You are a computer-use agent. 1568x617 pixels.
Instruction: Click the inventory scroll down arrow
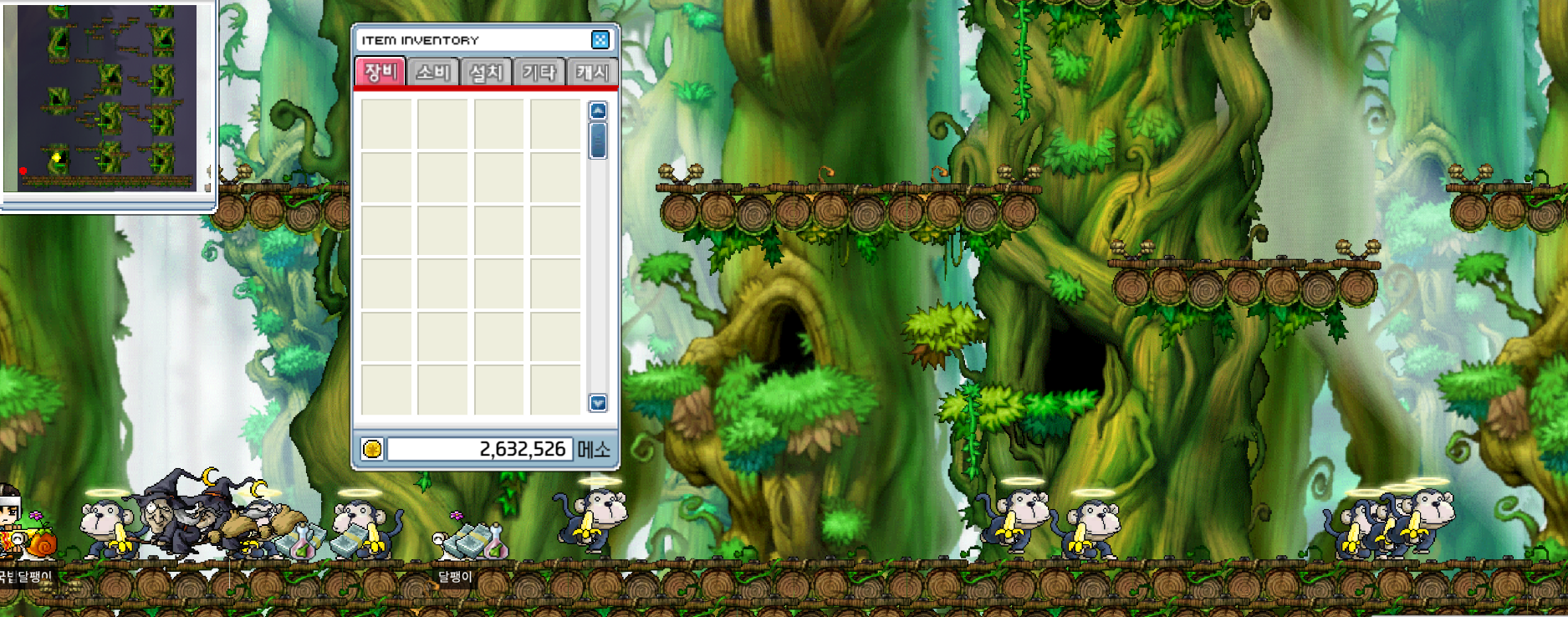pyautogui.click(x=598, y=403)
